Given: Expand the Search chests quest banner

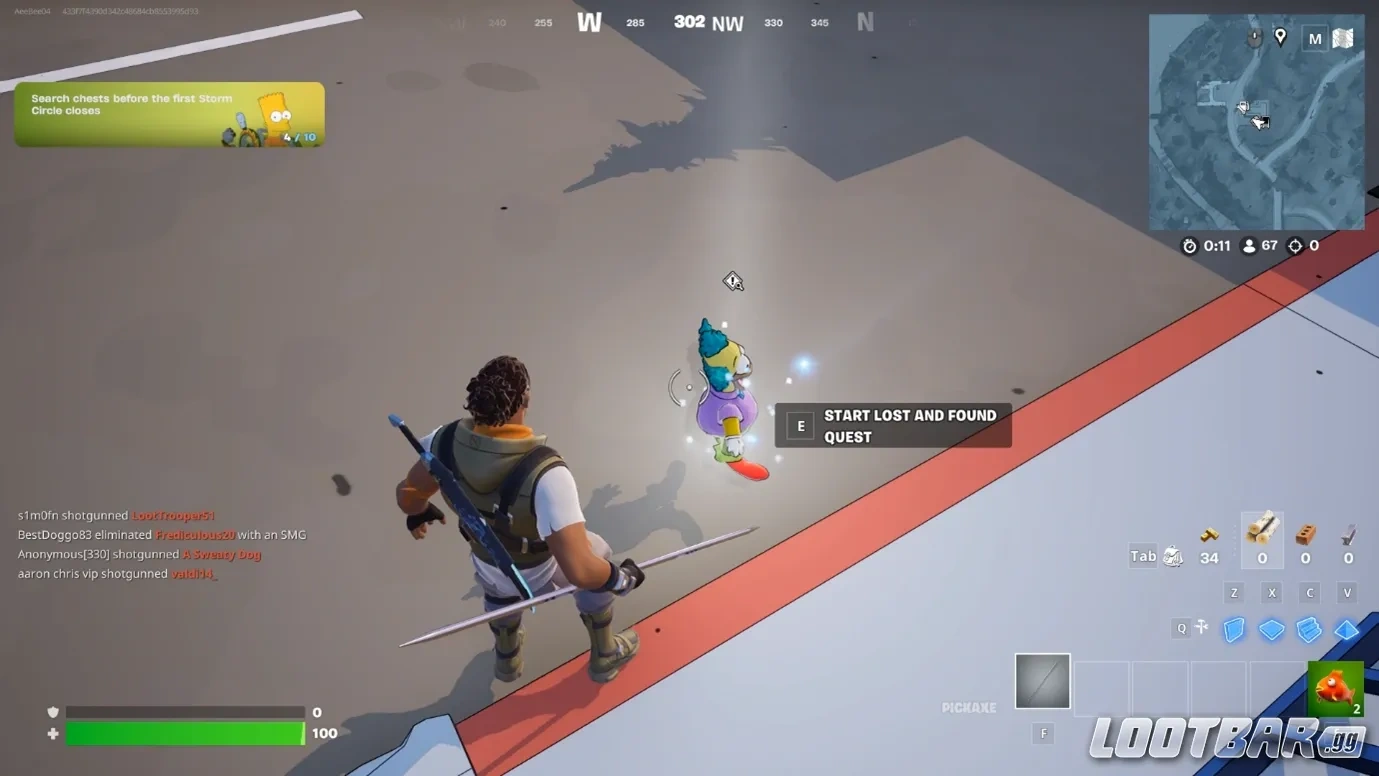Looking at the screenshot, I should pos(168,112).
